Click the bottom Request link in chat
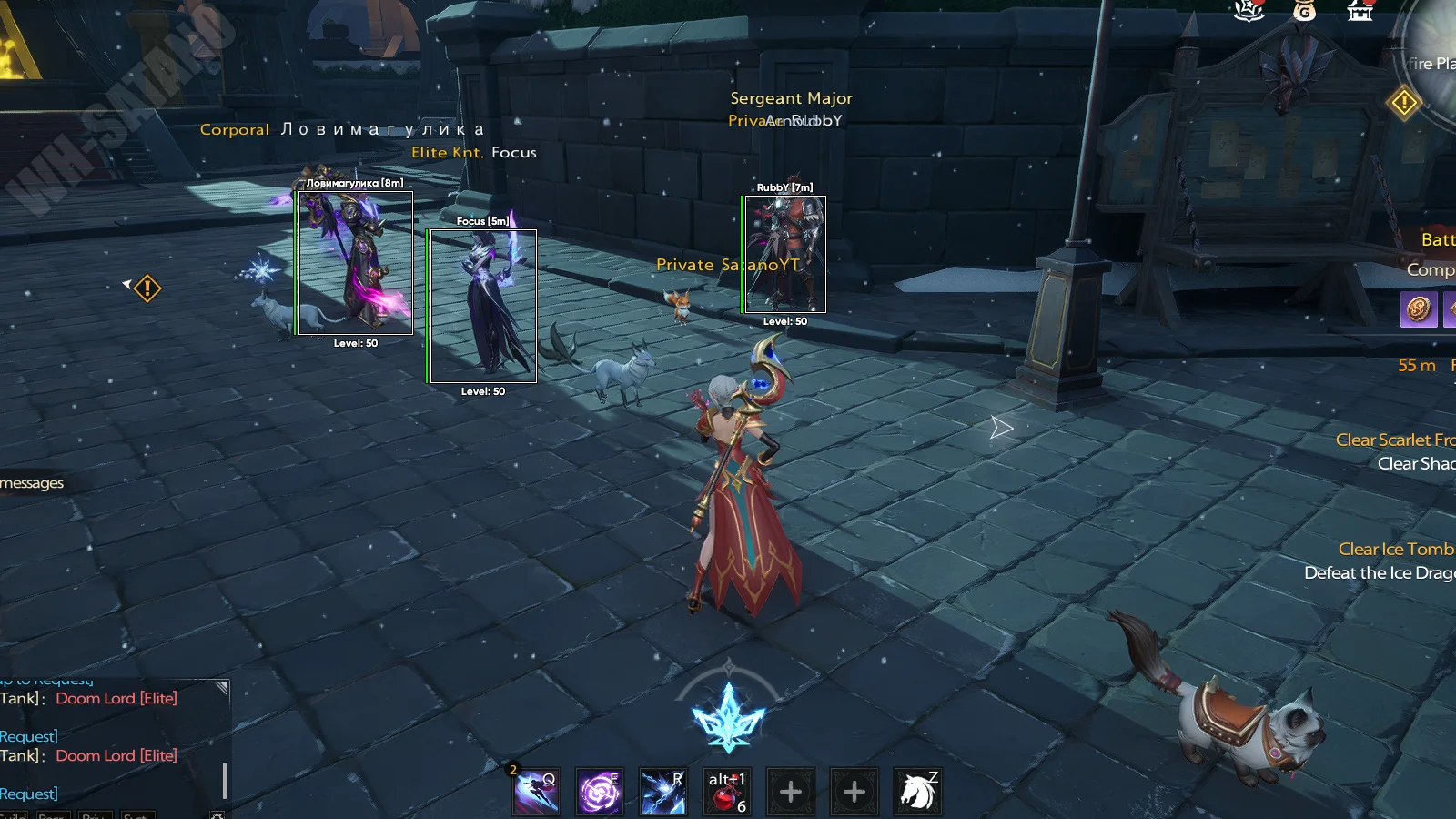 point(29,794)
